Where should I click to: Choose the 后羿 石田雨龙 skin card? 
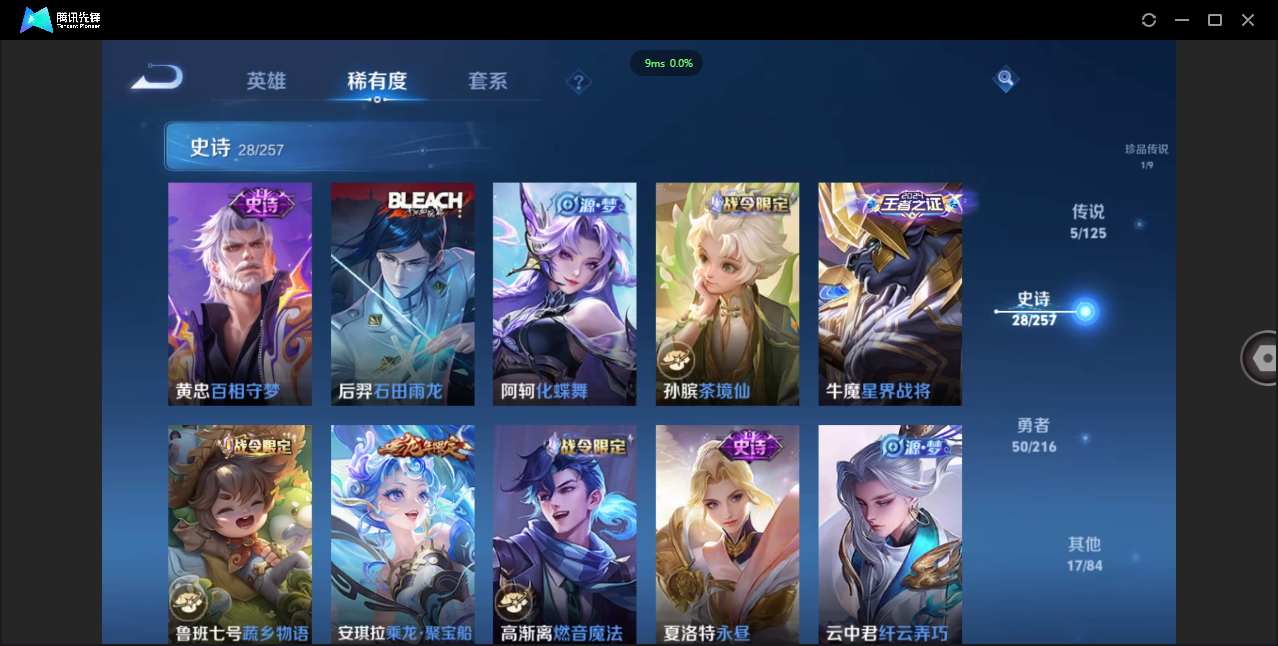pos(403,293)
